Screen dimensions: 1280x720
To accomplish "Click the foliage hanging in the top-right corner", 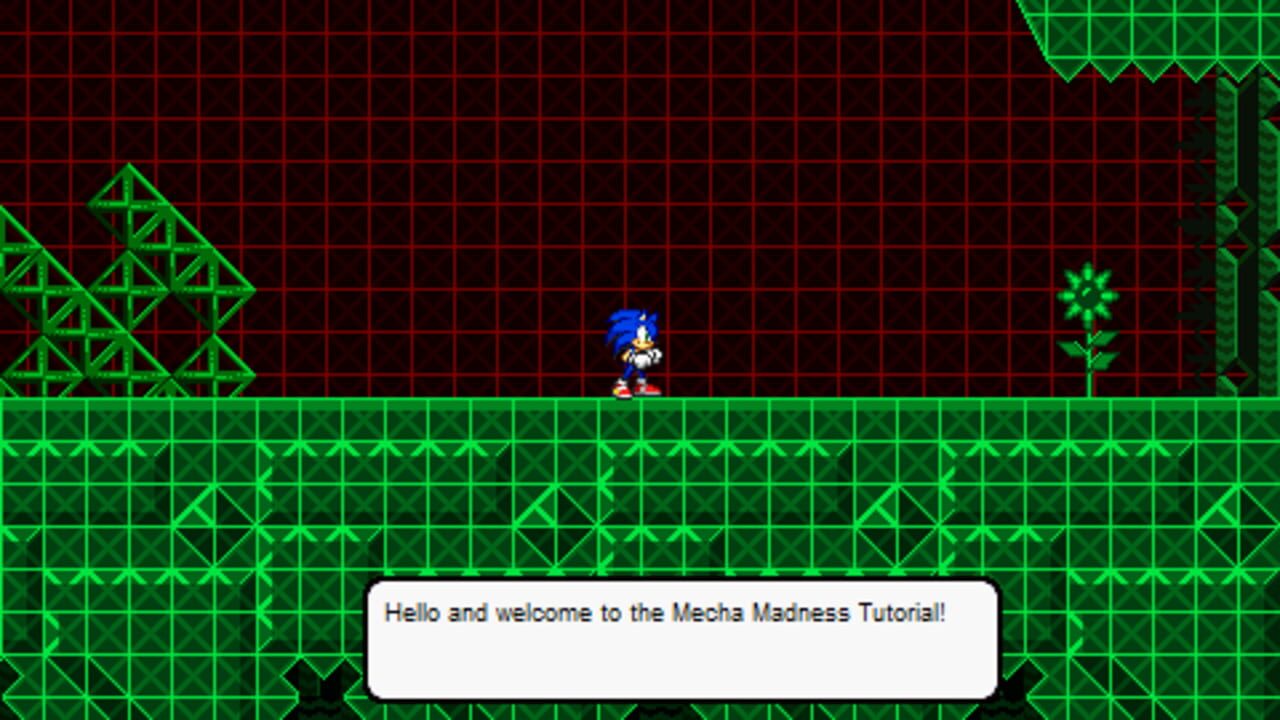I will click(1150, 40).
